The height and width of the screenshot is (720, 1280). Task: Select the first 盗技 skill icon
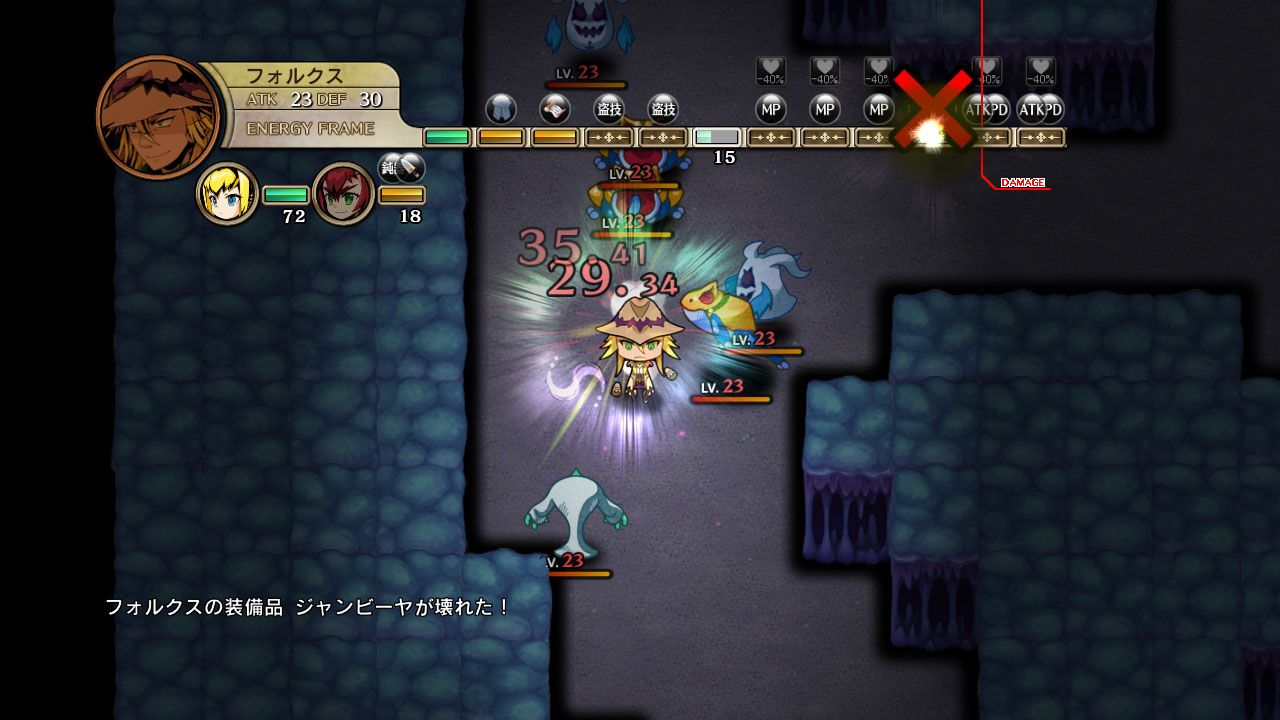(x=608, y=110)
